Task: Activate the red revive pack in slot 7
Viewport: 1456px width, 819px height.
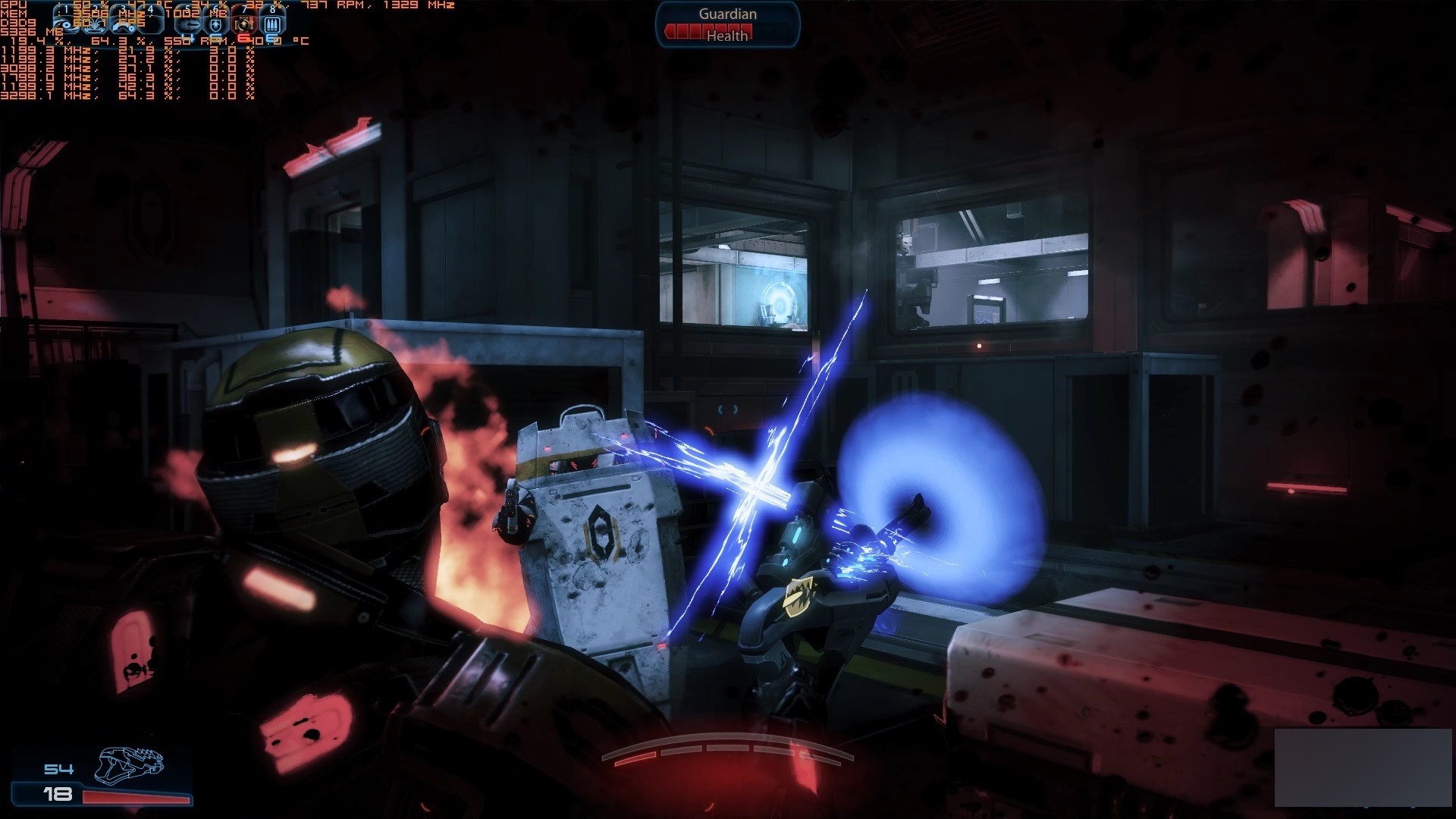Action: tap(244, 24)
